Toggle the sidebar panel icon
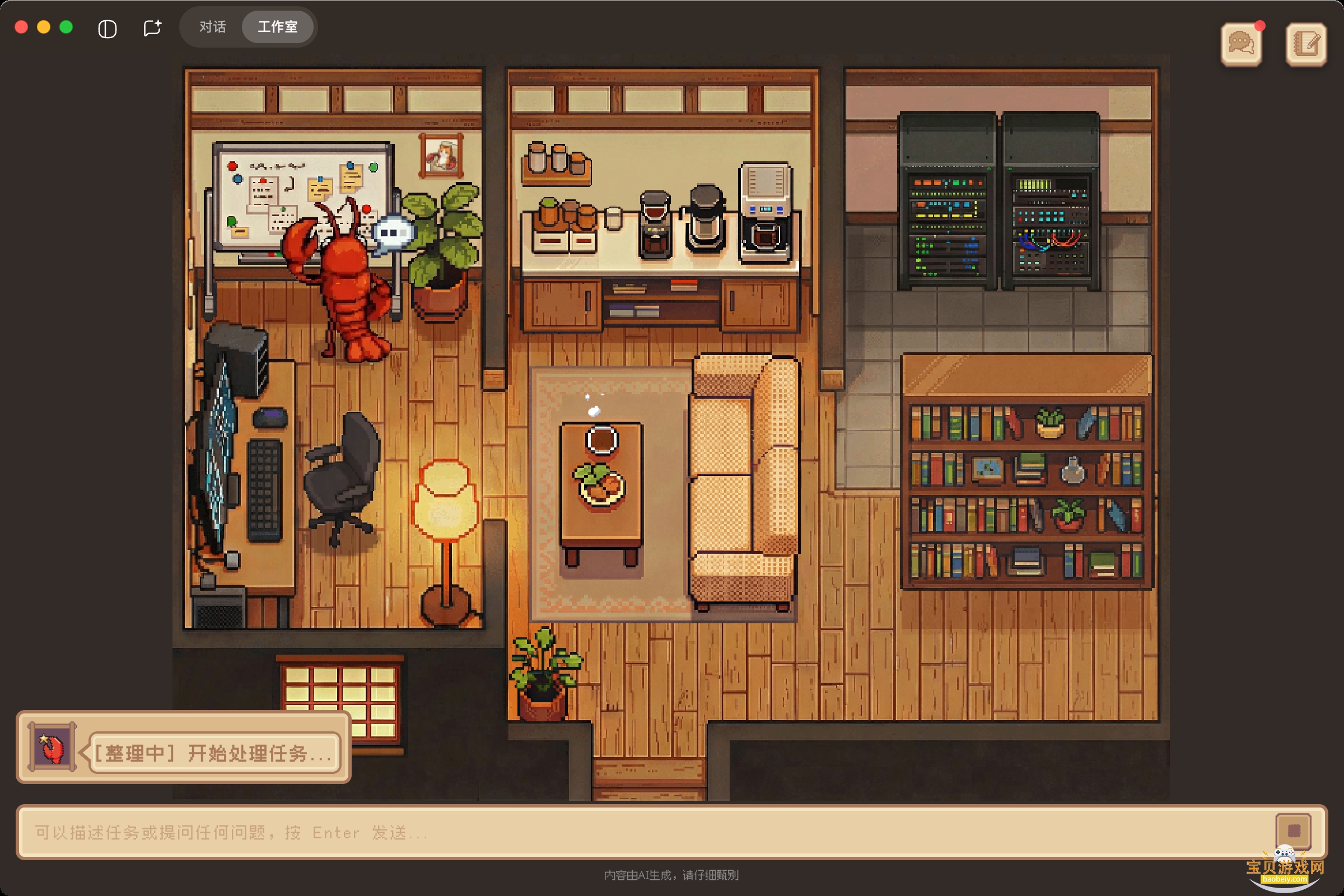This screenshot has height=896, width=1344. (x=108, y=29)
